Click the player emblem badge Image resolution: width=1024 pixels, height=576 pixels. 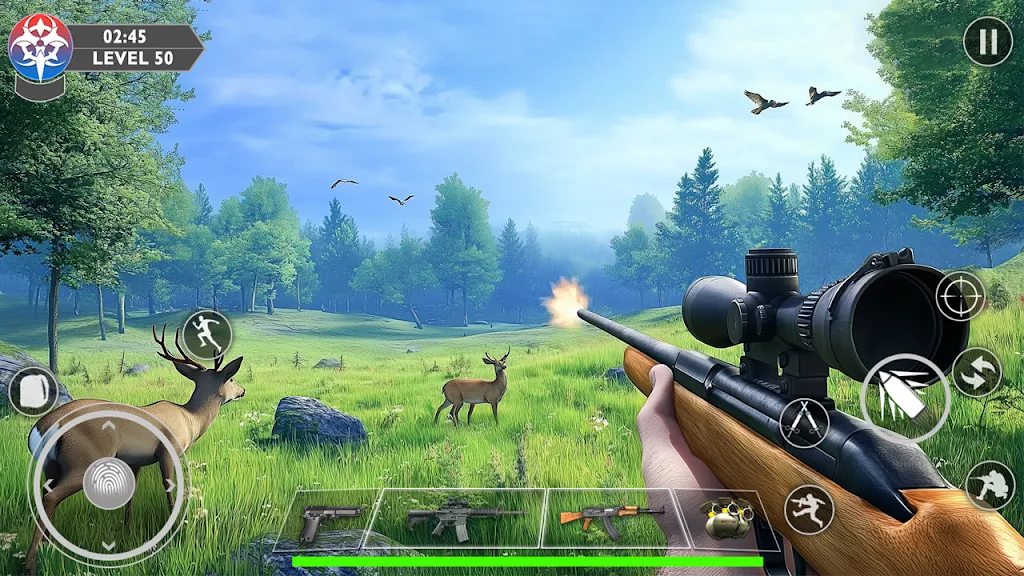pos(40,48)
